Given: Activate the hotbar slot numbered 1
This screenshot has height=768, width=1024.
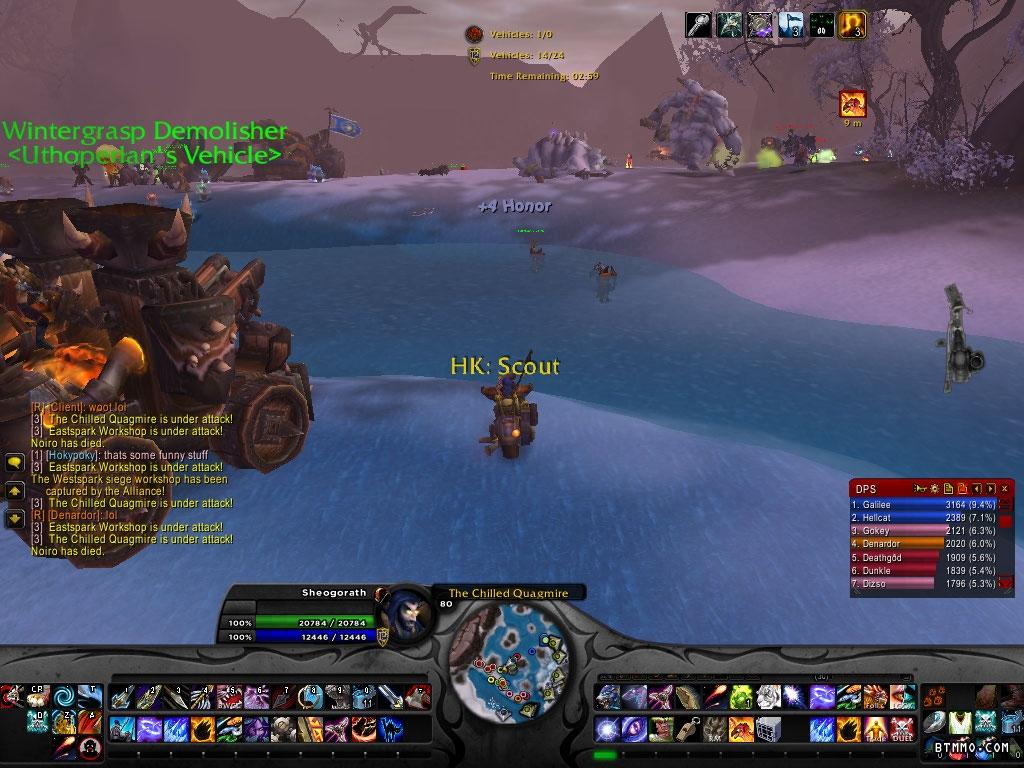Looking at the screenshot, I should (x=121, y=696).
